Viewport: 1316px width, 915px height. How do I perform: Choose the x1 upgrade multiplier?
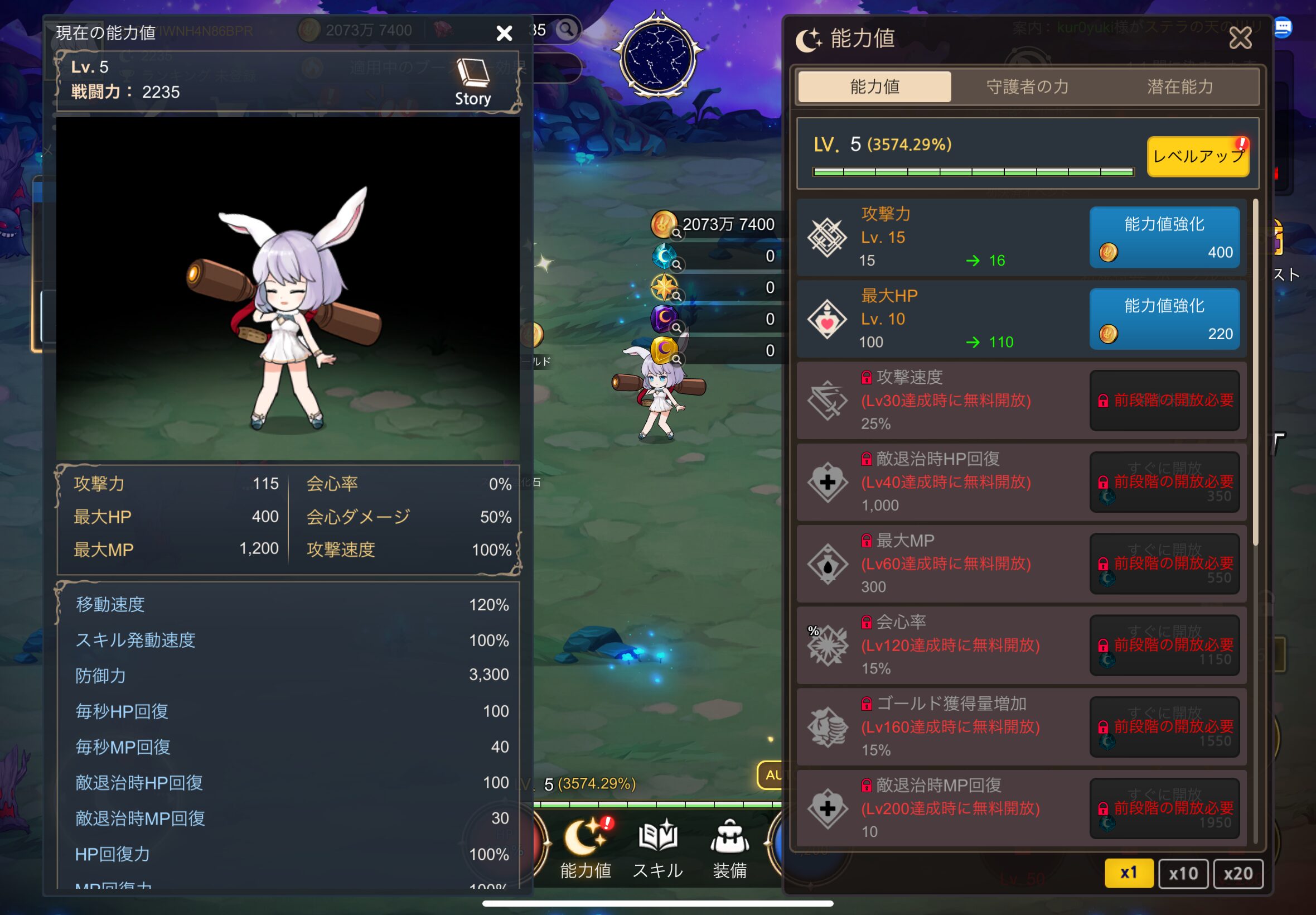(1128, 873)
